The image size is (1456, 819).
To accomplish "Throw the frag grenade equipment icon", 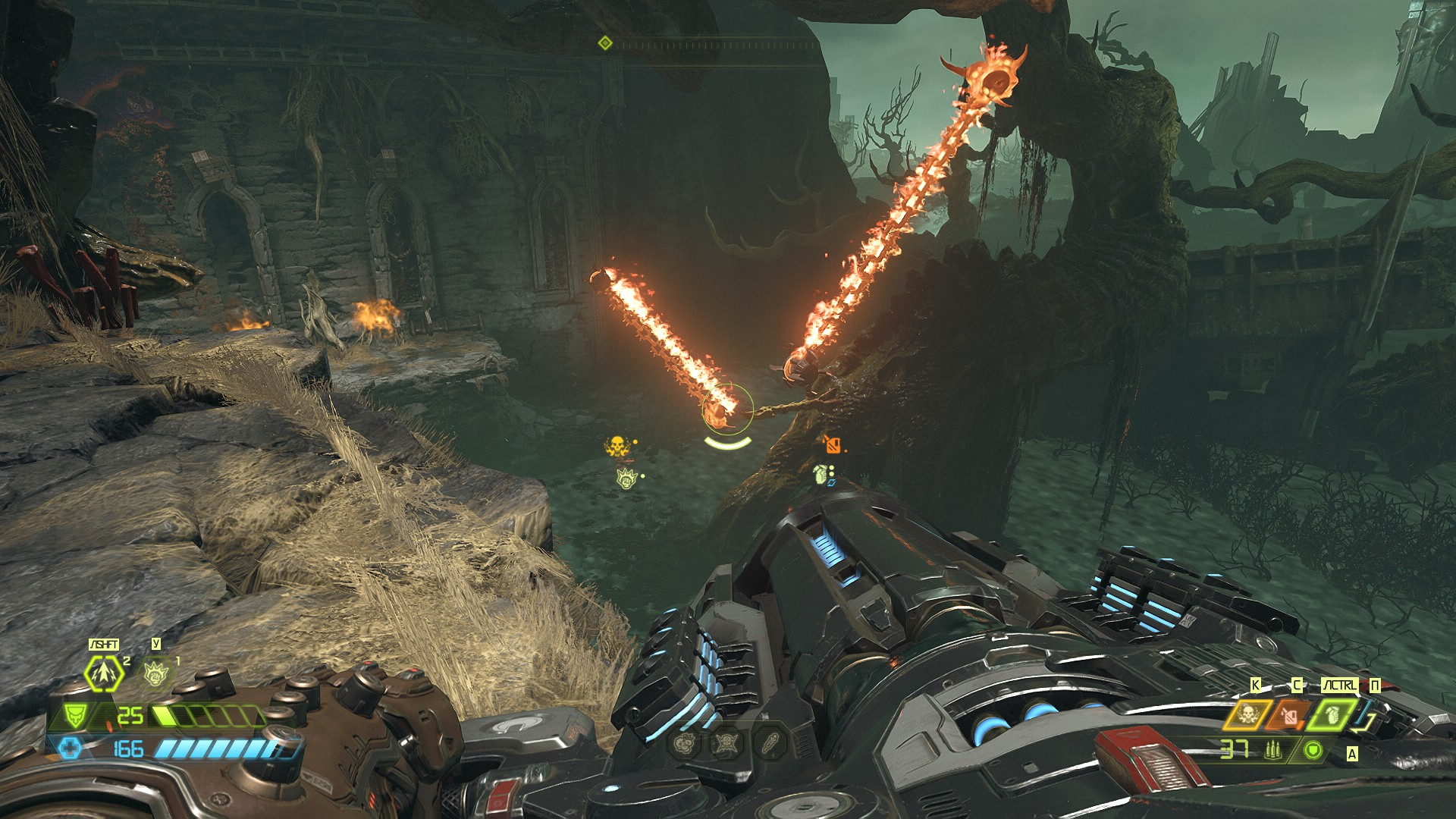I will (1332, 714).
